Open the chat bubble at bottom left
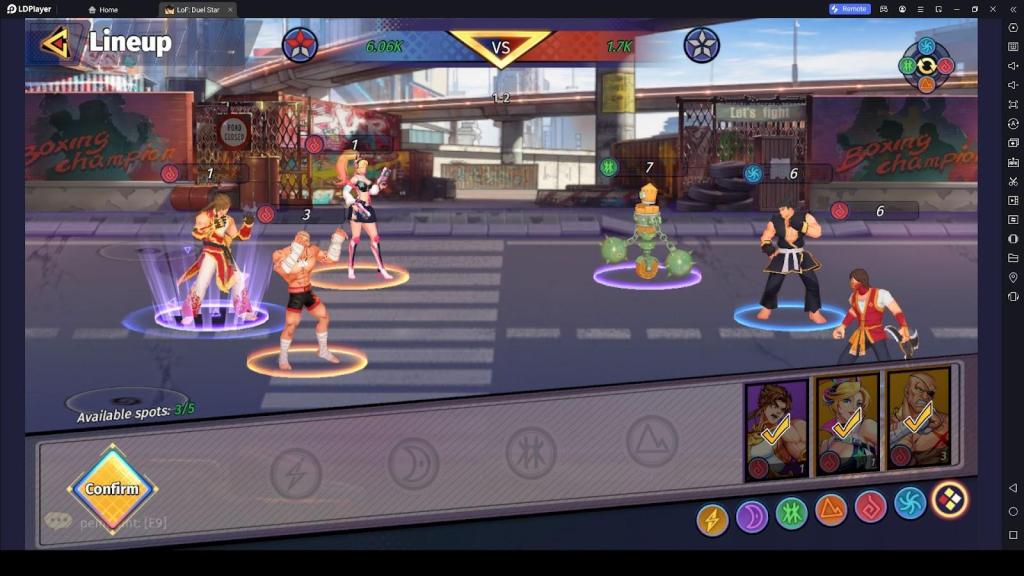Image resolution: width=1024 pixels, height=576 pixels. pyautogui.click(x=58, y=521)
